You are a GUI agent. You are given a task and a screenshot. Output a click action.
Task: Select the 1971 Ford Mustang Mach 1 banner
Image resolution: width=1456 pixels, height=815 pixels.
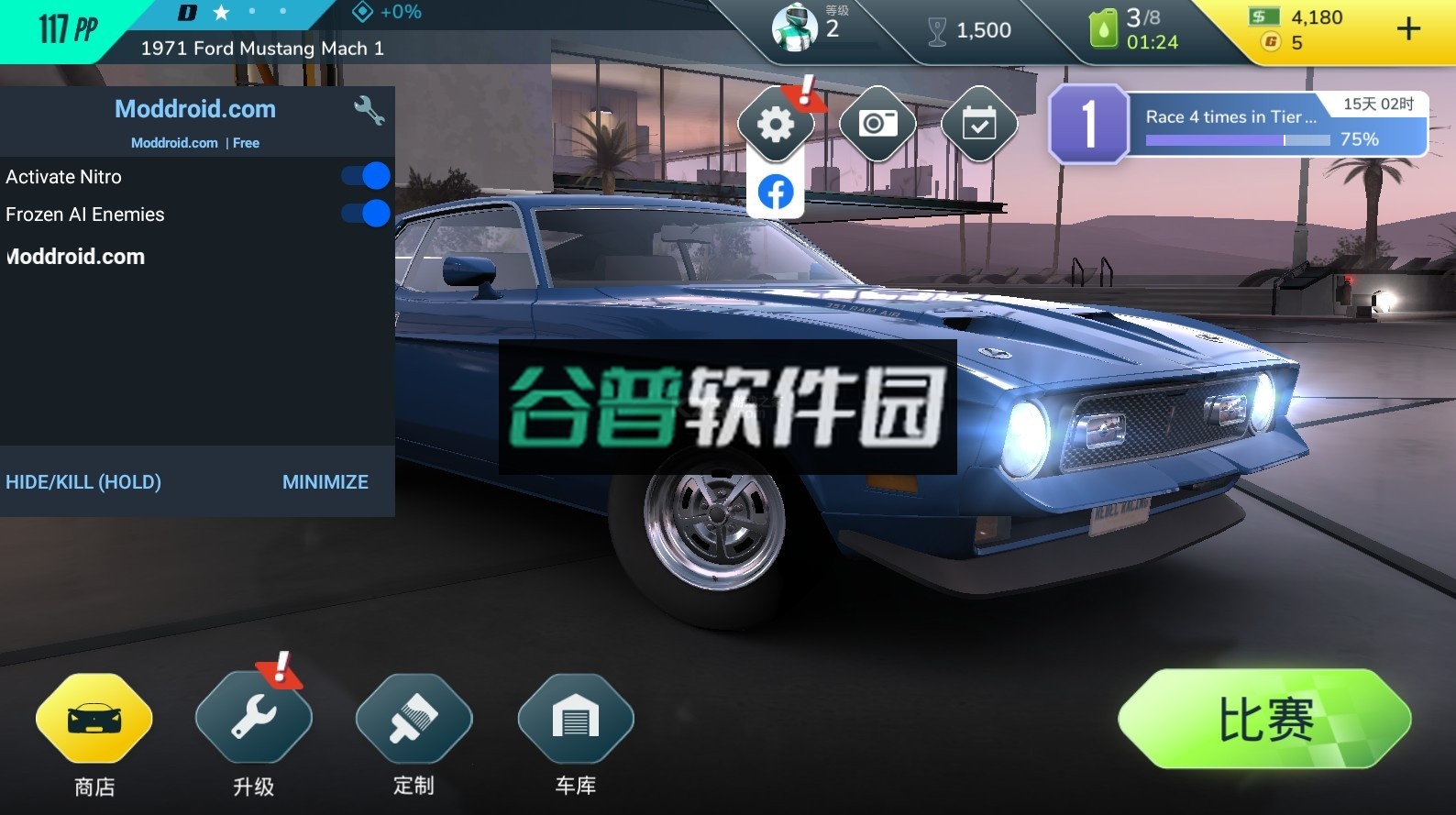(x=259, y=49)
